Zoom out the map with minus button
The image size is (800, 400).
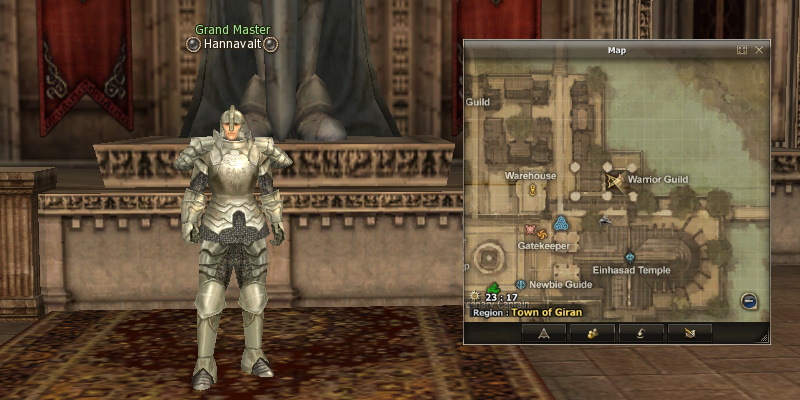[748, 300]
